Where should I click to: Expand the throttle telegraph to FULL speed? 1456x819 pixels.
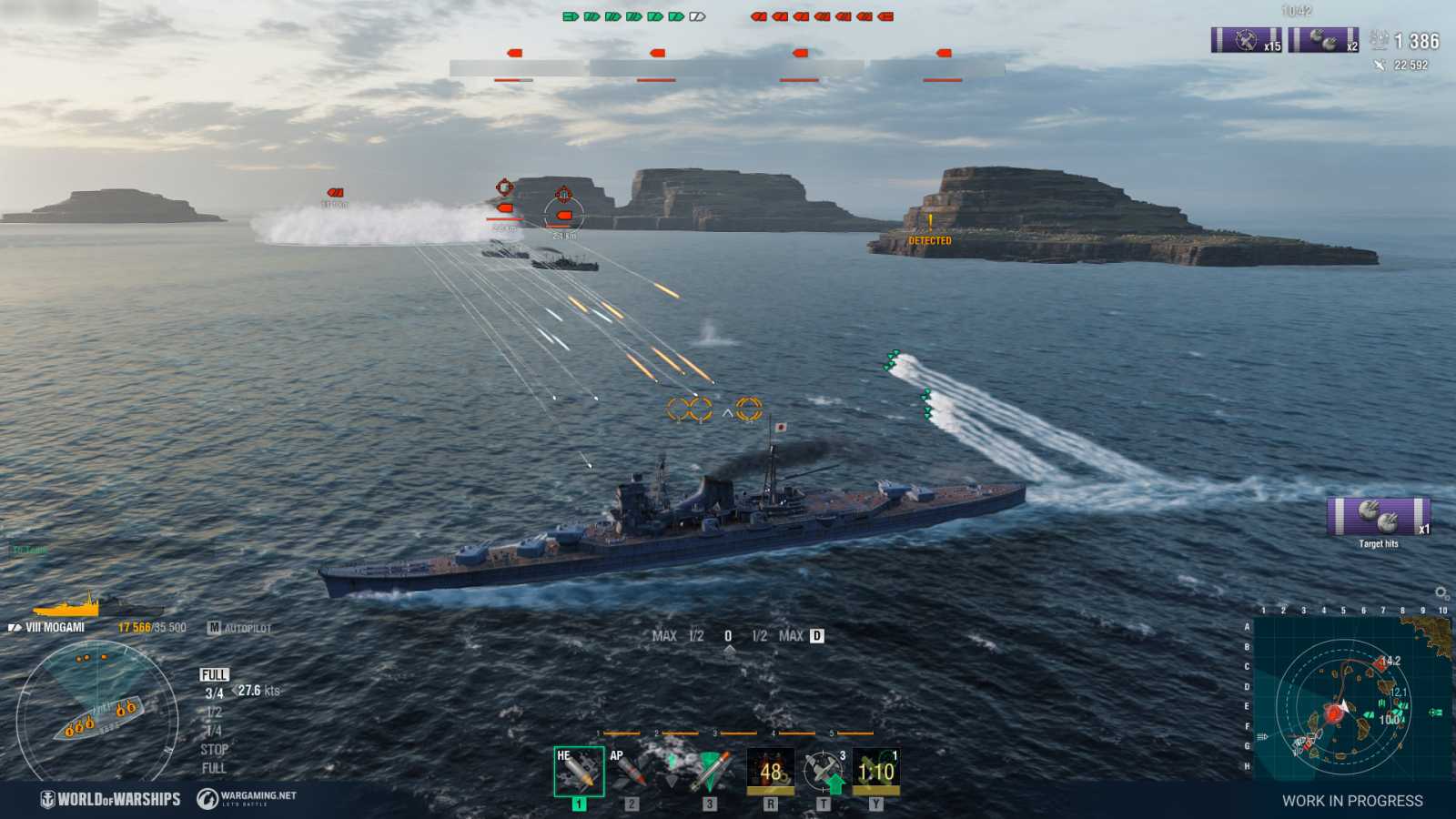[x=215, y=674]
